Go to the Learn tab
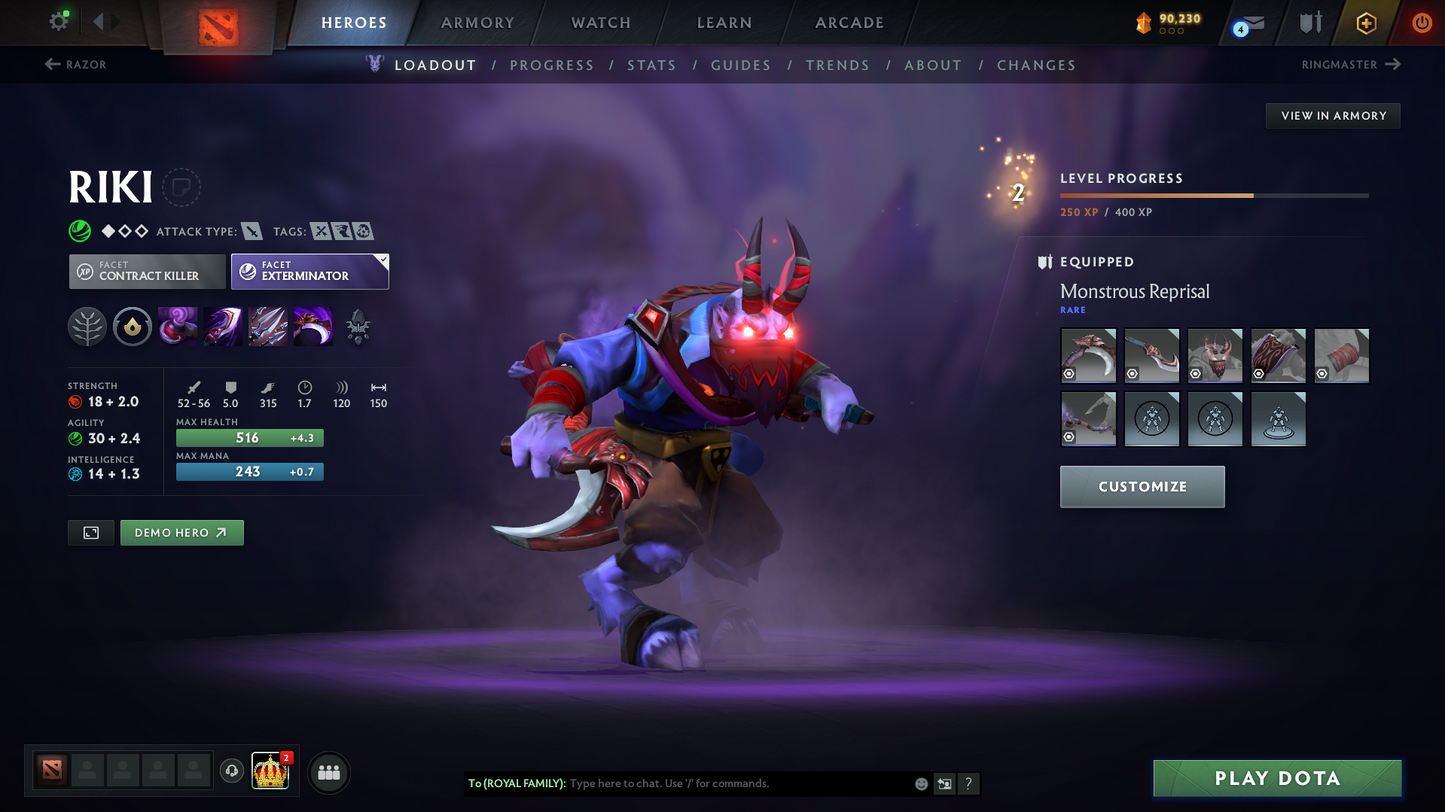1445x812 pixels. coord(724,22)
